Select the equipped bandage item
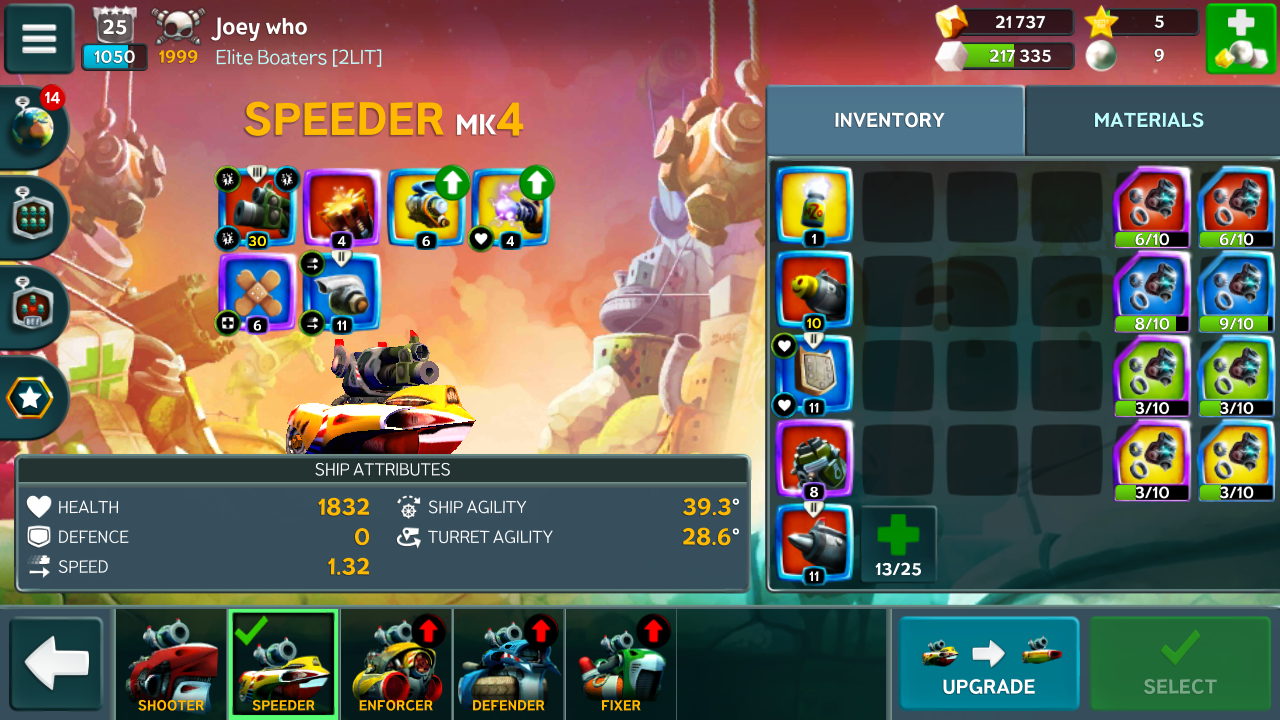 (x=257, y=292)
